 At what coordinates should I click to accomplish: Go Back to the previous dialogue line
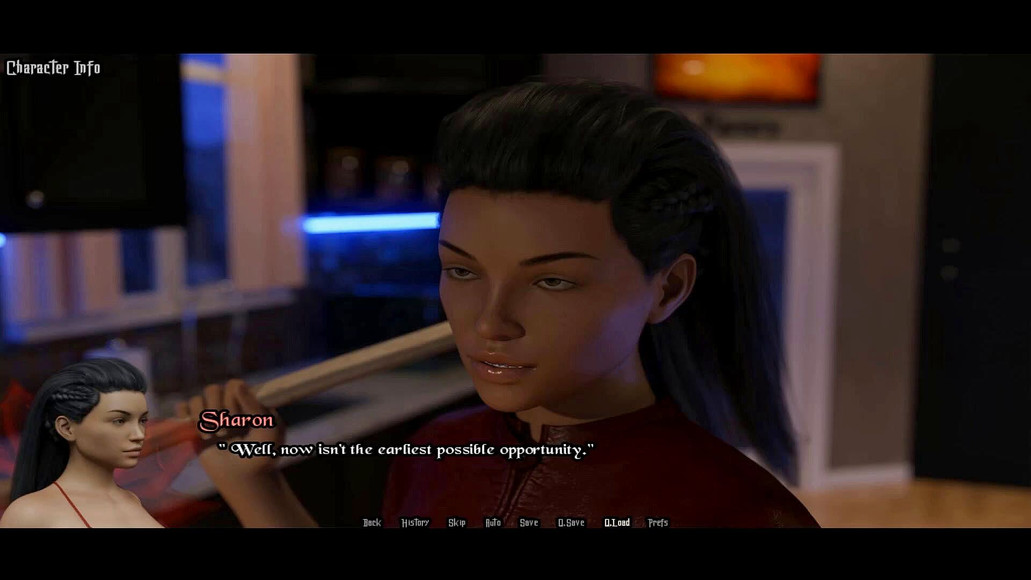[372, 523]
